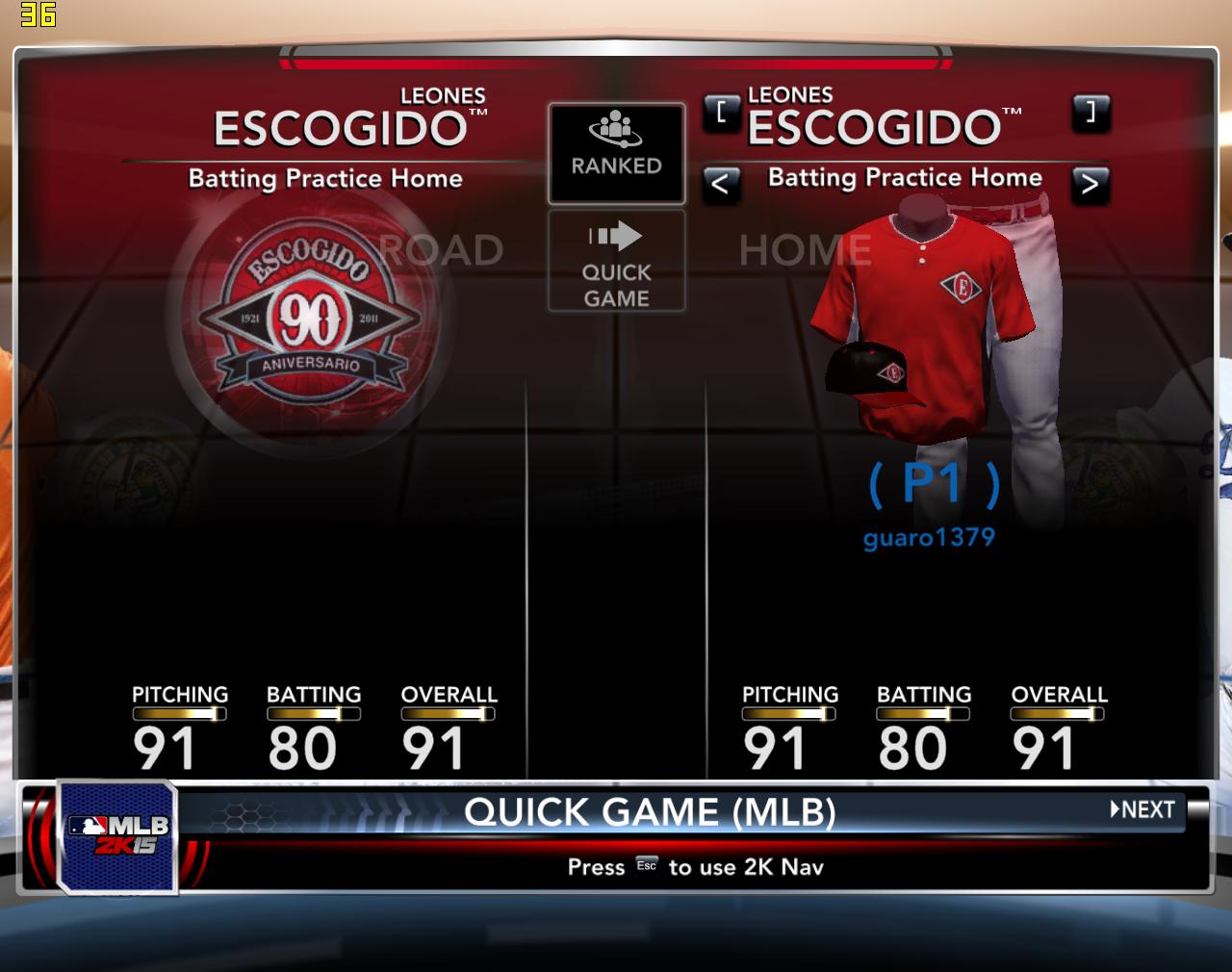Select the RANKED game mode button

click(616, 153)
